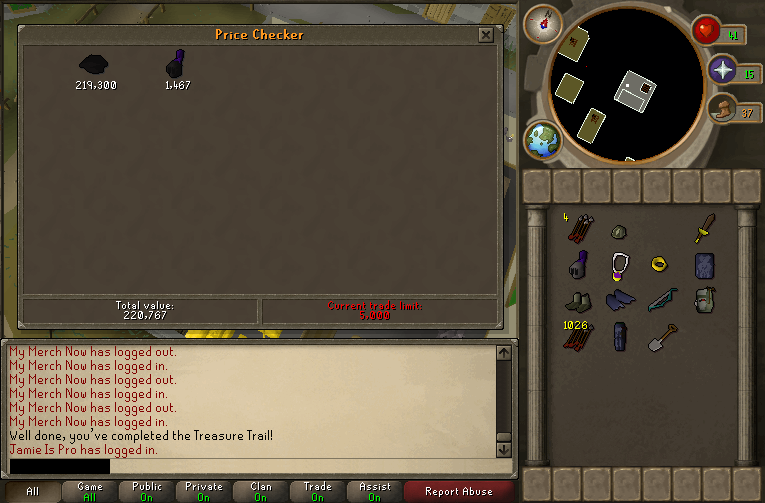The image size is (765, 503).
Task: Select the amulet in the inventory
Action: (621, 267)
